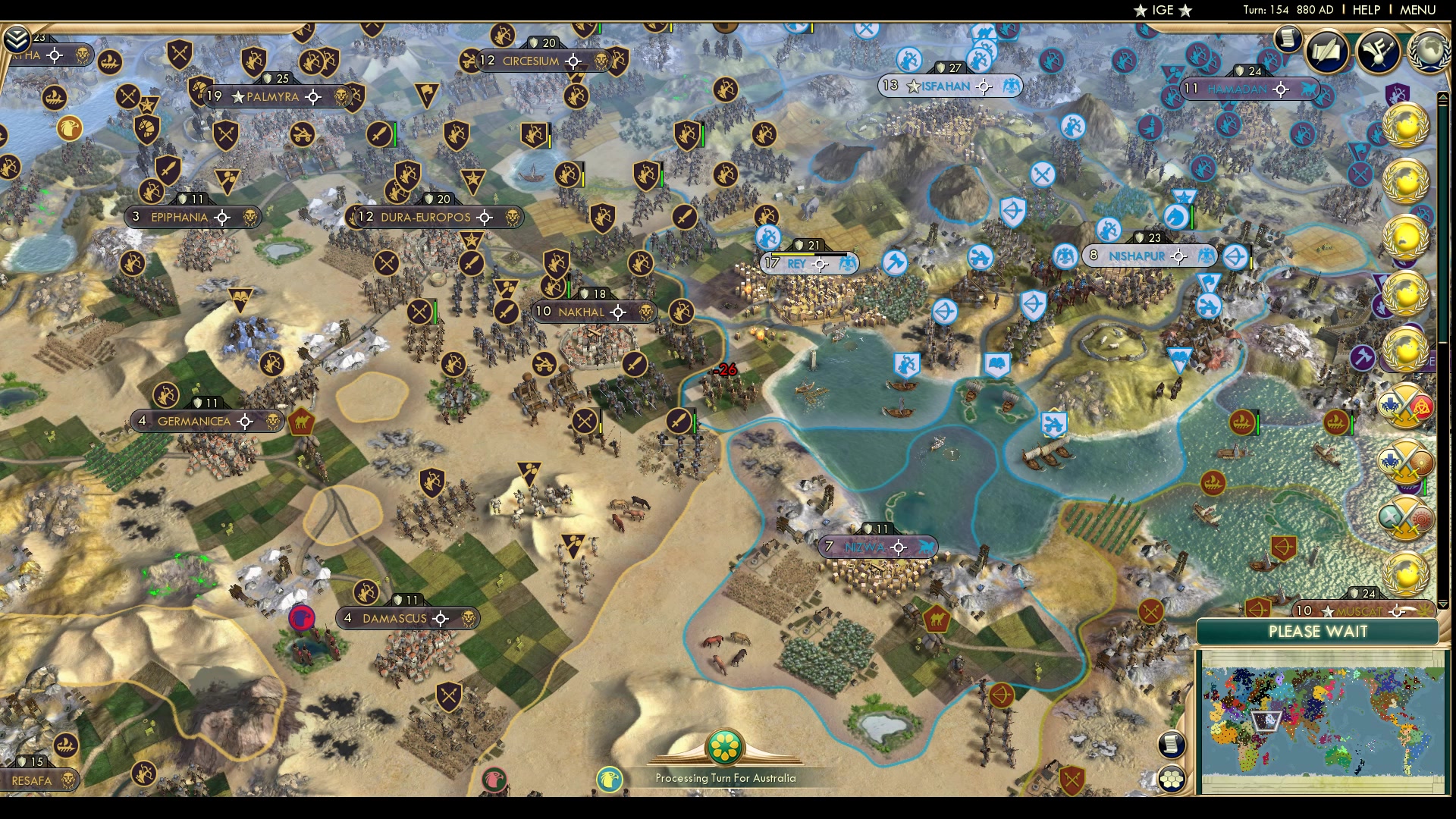
Task: Click the scroll icon beside the minimap
Action: tap(1171, 744)
